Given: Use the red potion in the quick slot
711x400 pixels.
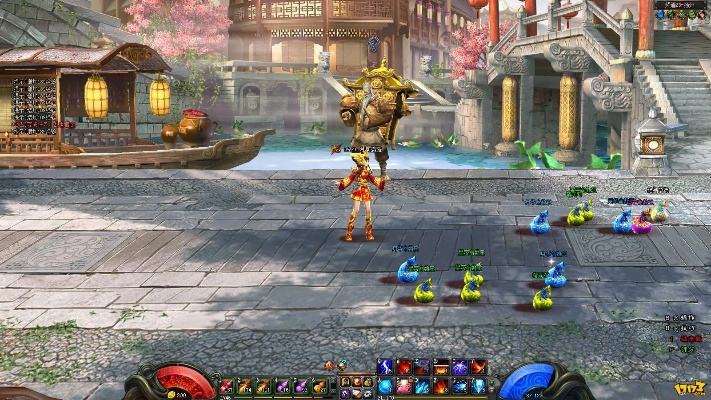Looking at the screenshot, I should pyautogui.click(x=226, y=386).
